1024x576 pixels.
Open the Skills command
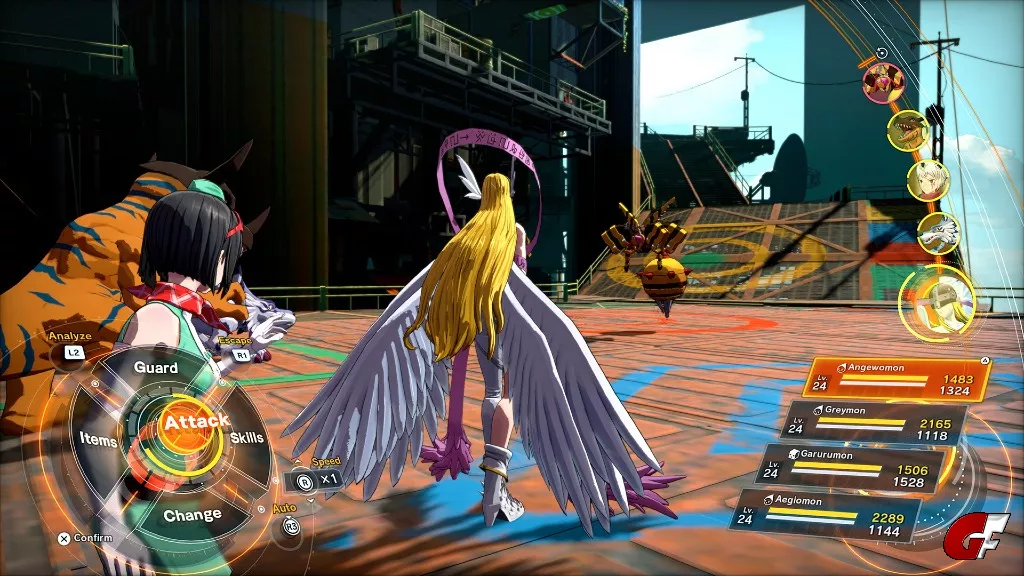(247, 438)
